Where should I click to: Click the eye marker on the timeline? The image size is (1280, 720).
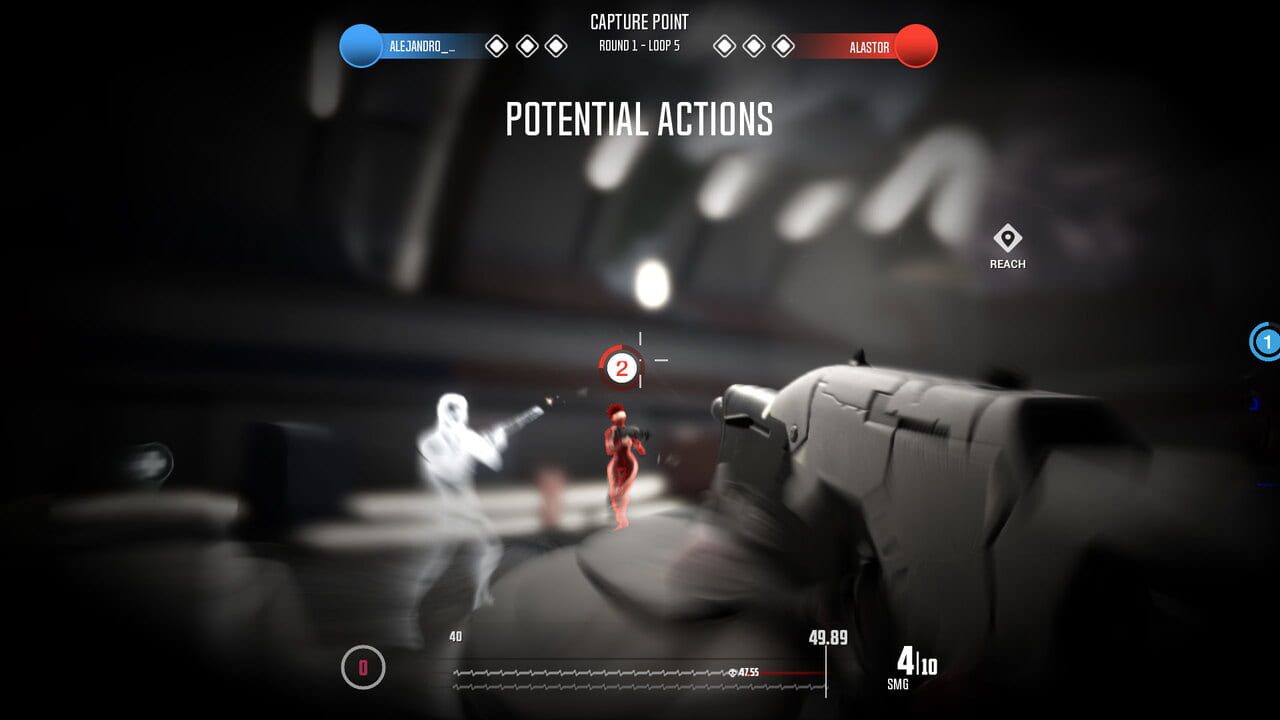pos(735,673)
